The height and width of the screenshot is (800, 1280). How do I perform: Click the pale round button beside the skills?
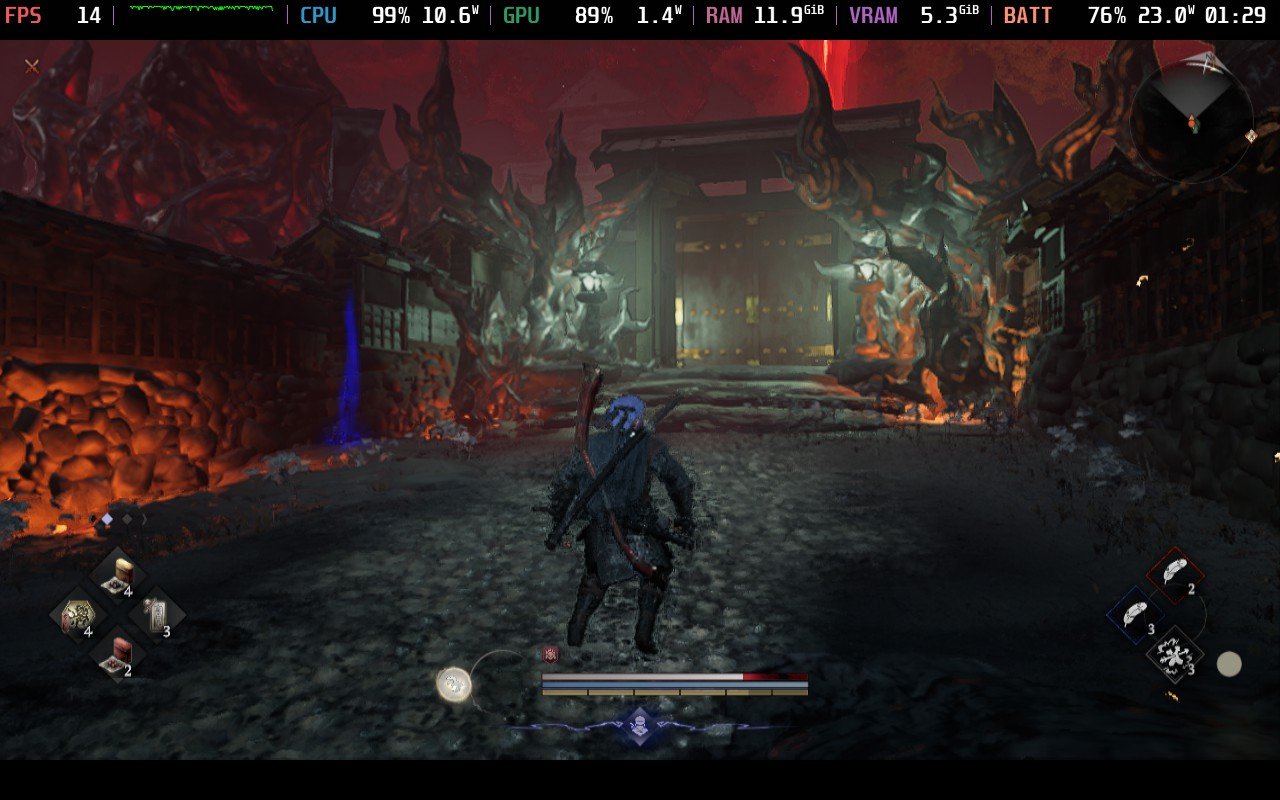pyautogui.click(x=1229, y=663)
